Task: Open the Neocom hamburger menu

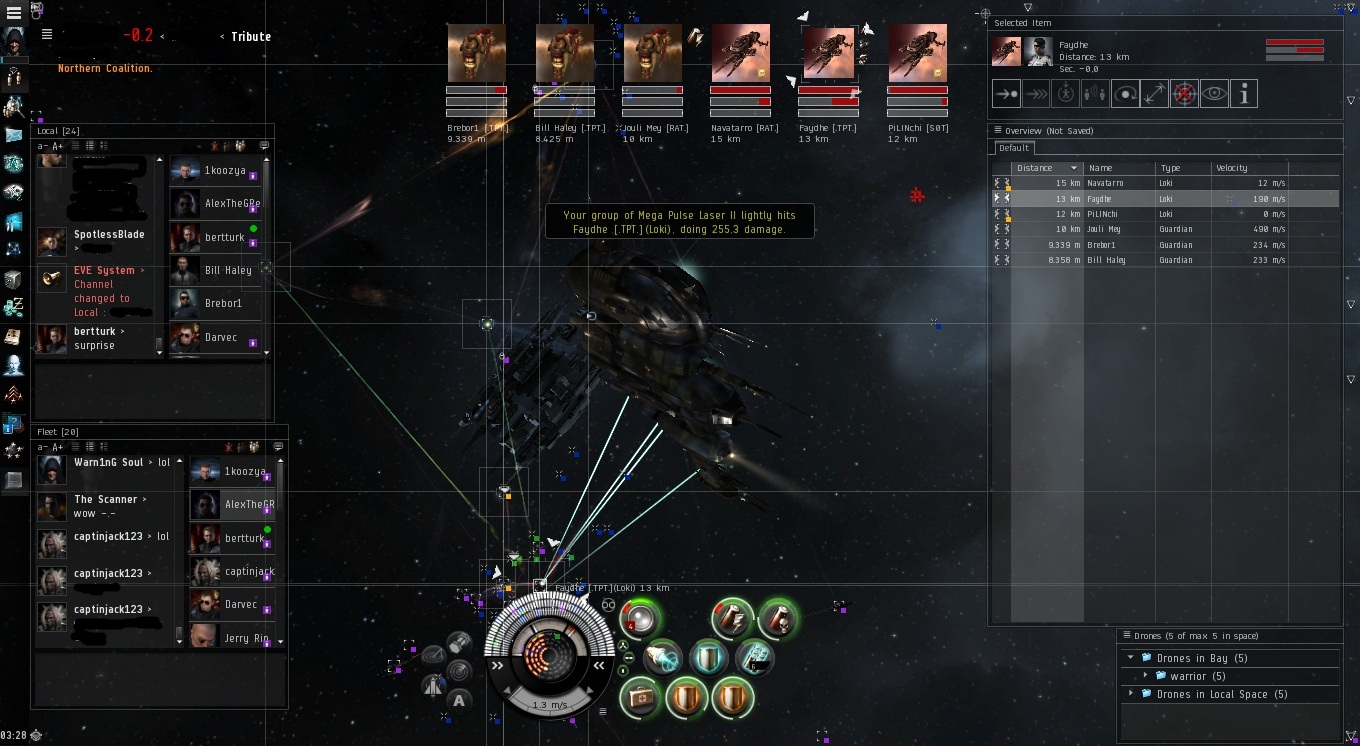Action: (14, 13)
